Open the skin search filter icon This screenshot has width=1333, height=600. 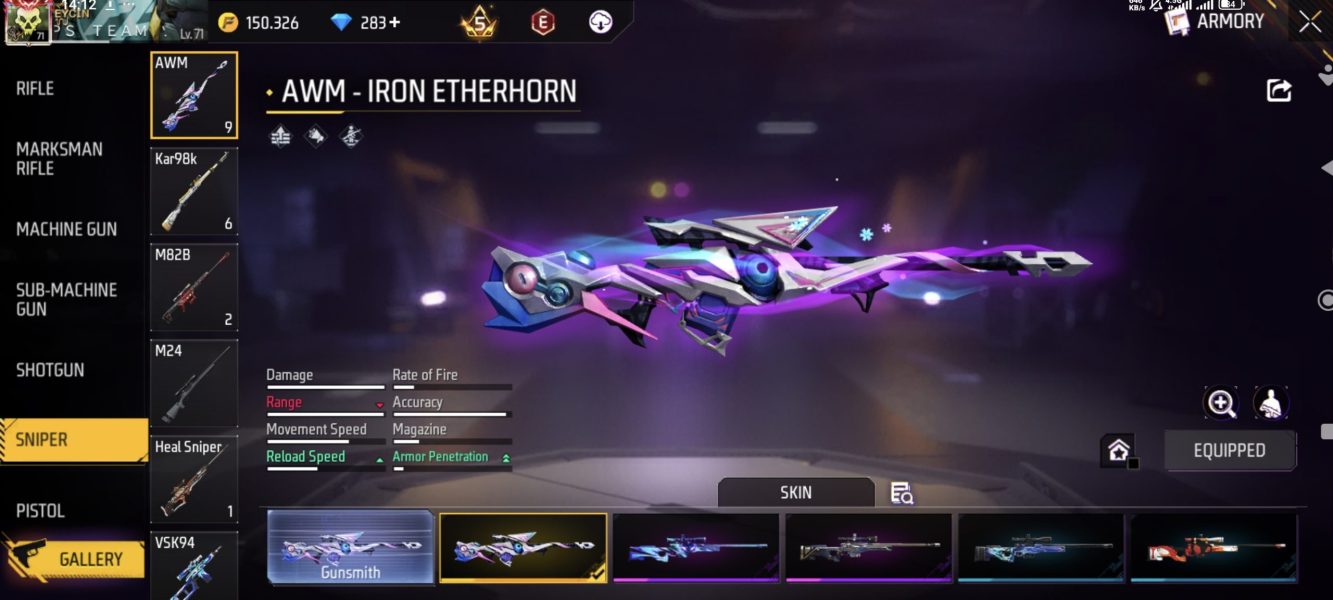click(901, 493)
